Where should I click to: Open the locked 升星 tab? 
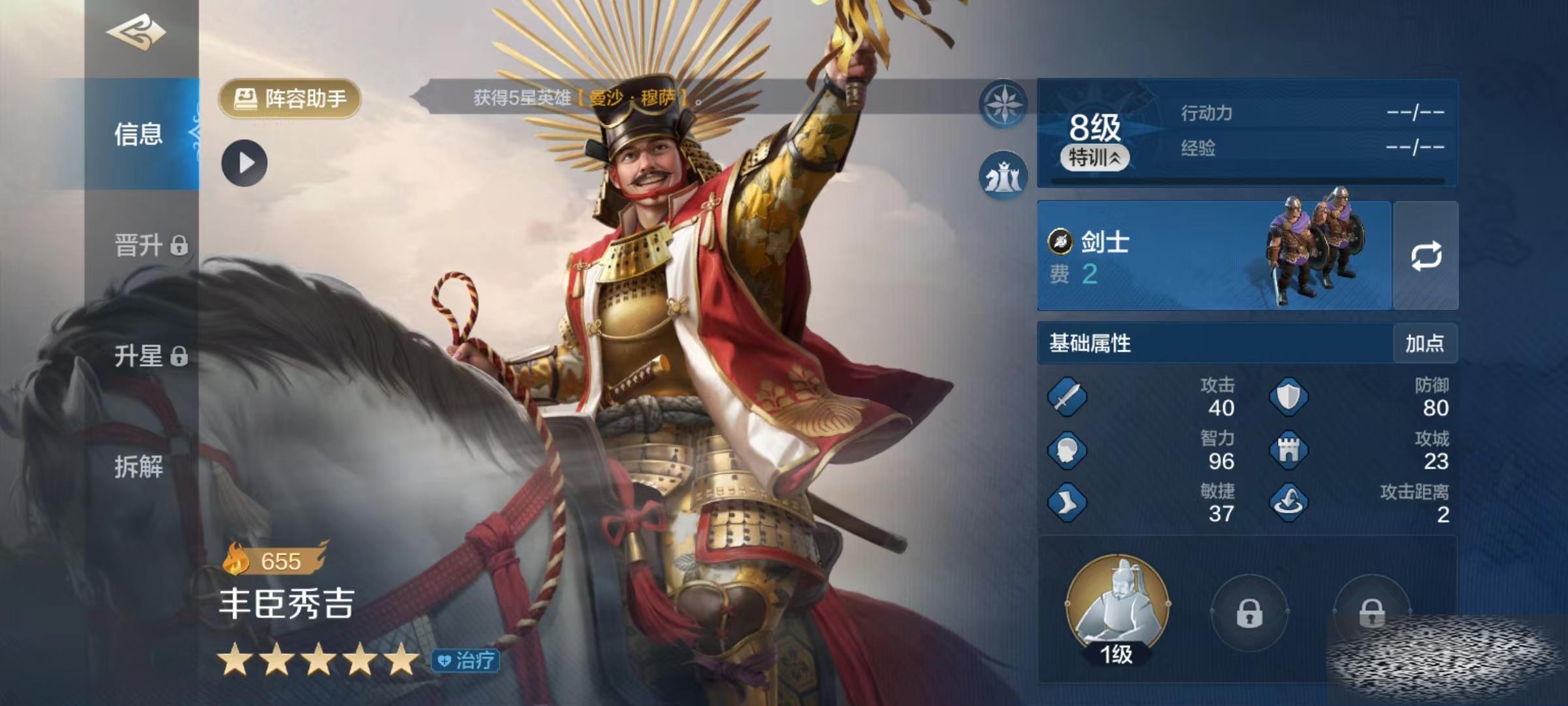tap(150, 356)
